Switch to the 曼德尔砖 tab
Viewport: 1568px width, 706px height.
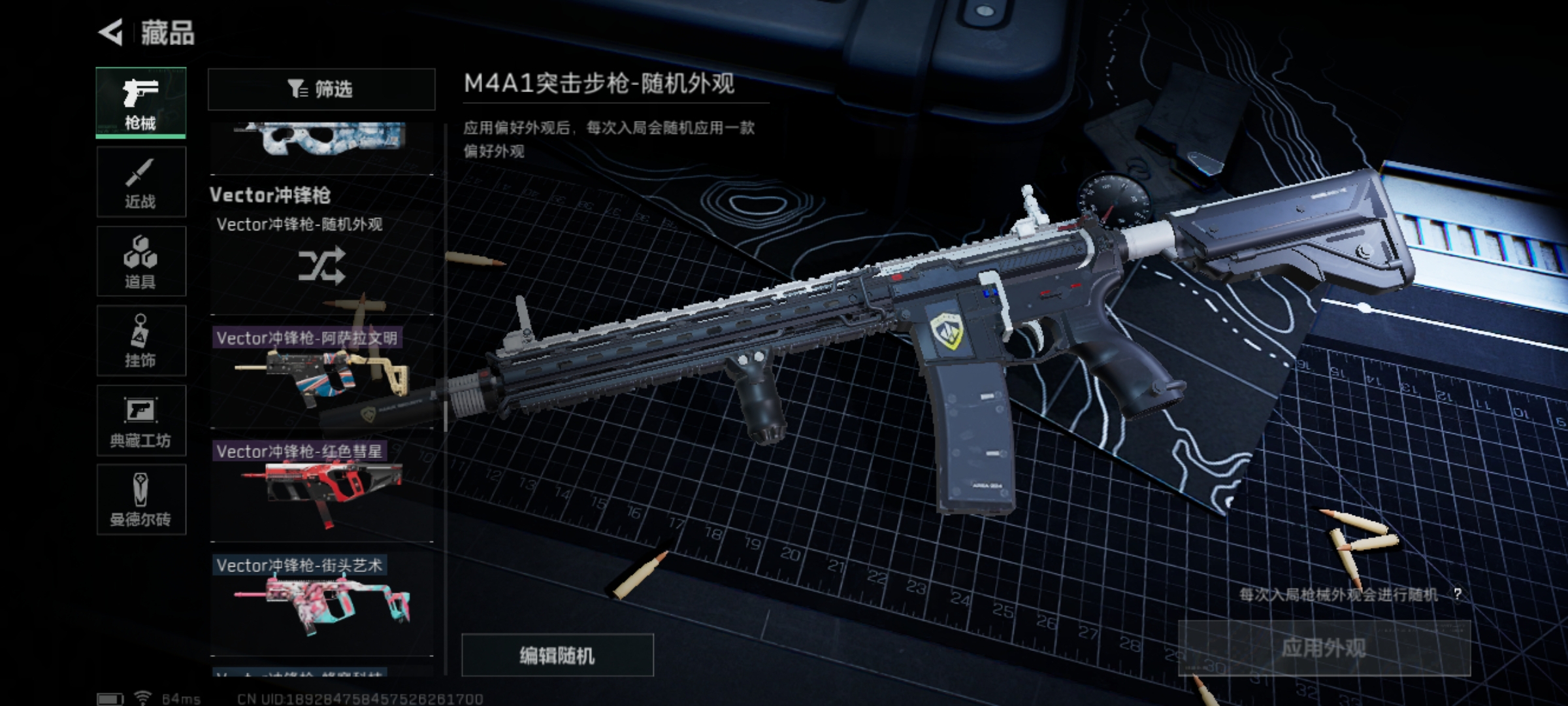(141, 500)
